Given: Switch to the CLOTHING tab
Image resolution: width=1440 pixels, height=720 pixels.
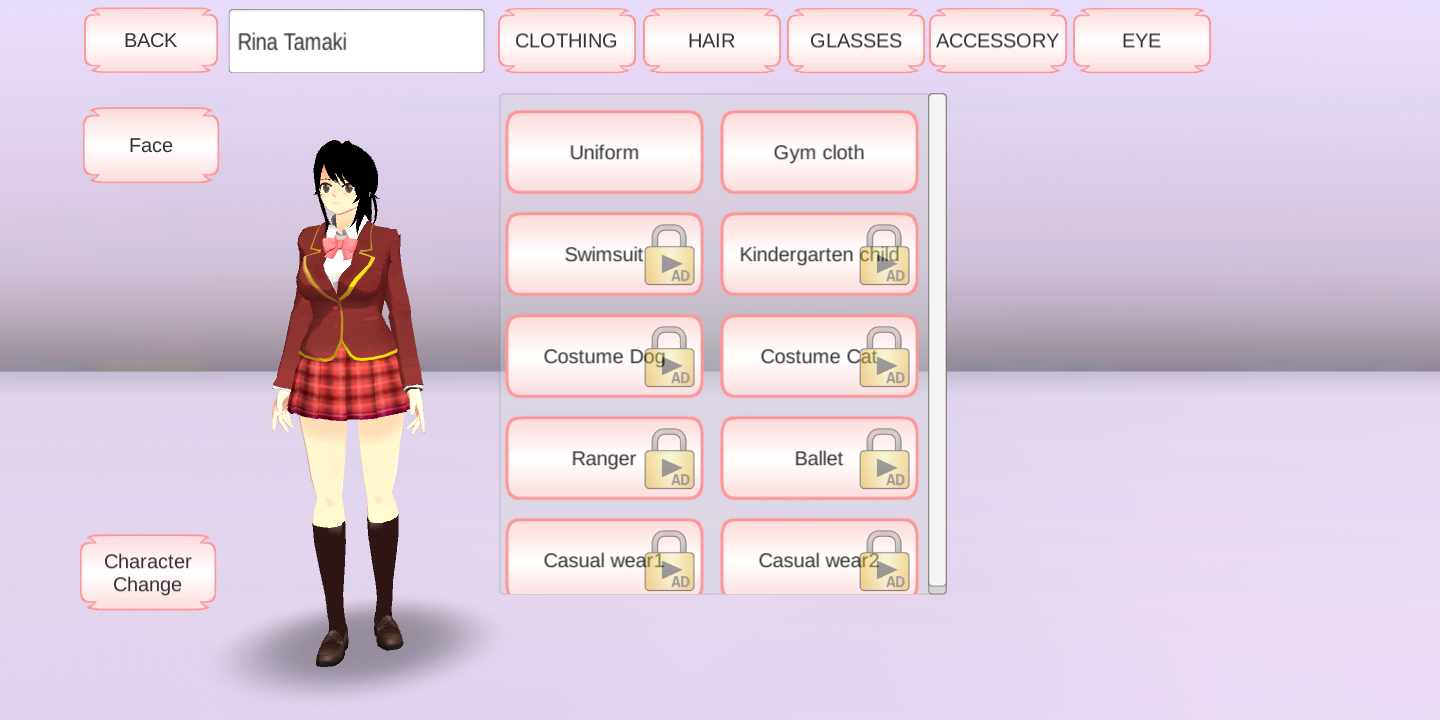Looking at the screenshot, I should pos(566,41).
